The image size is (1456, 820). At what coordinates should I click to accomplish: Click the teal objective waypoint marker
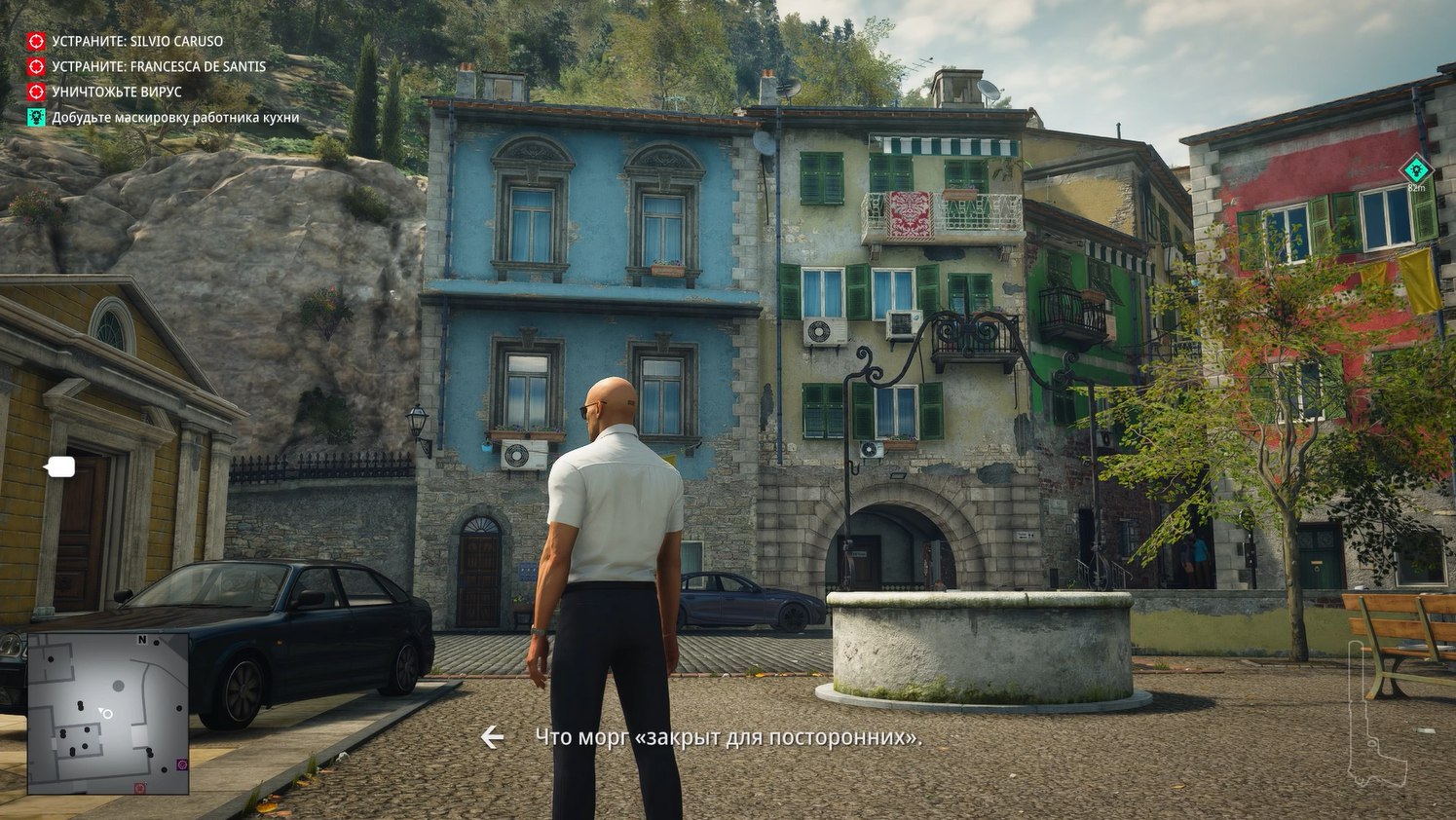pos(1416,169)
